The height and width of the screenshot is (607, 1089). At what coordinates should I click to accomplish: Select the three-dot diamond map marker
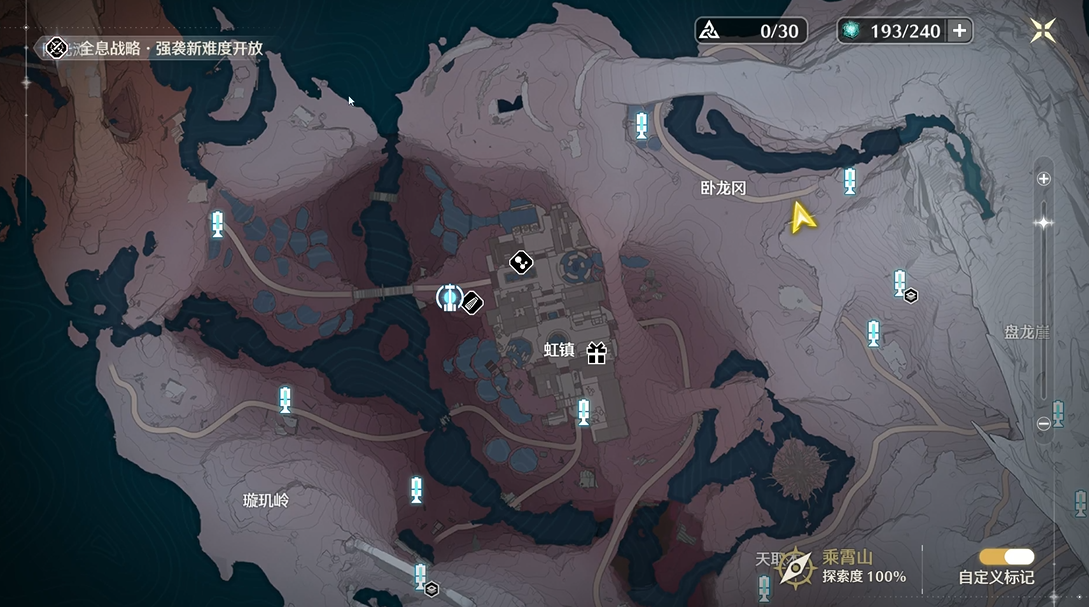(x=520, y=263)
